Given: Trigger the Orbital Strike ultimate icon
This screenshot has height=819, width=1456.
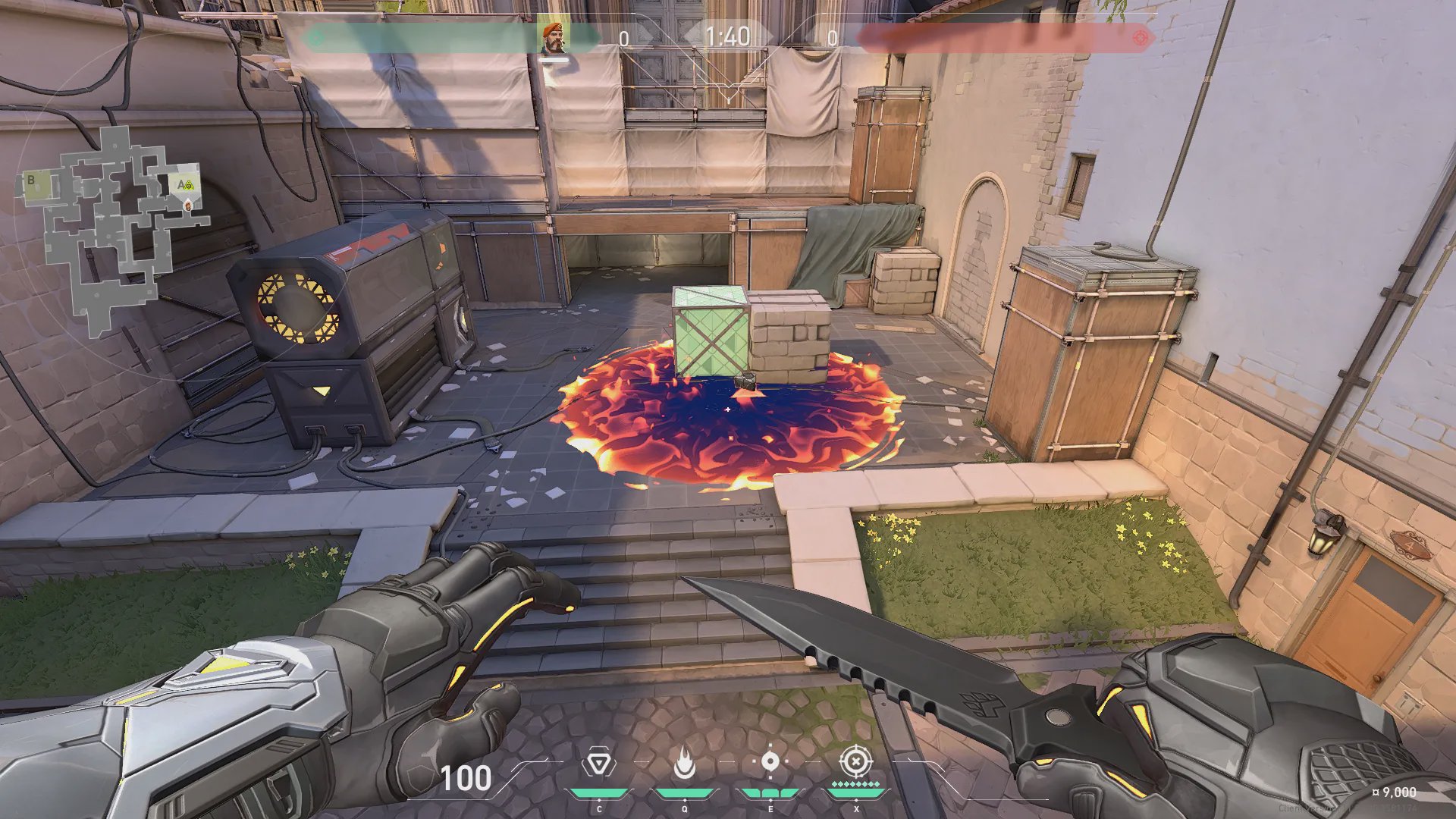Looking at the screenshot, I should [855, 761].
